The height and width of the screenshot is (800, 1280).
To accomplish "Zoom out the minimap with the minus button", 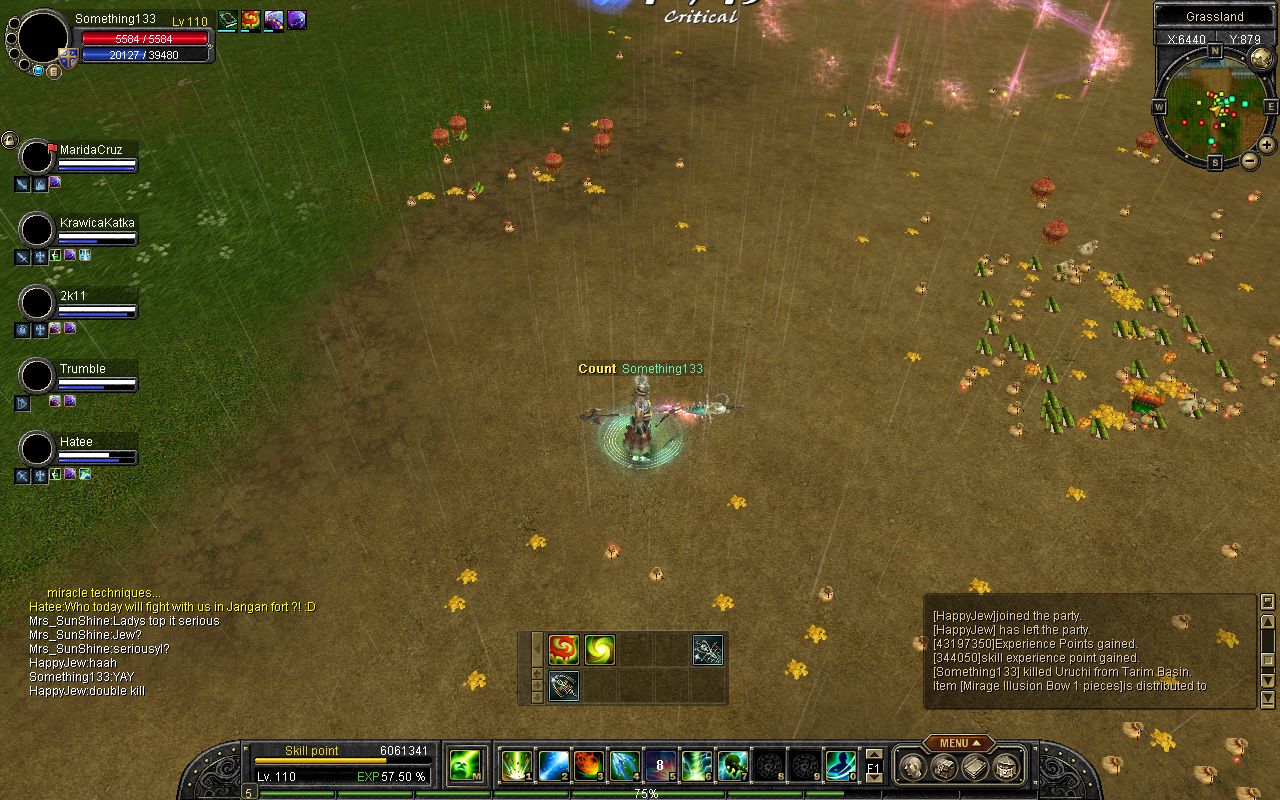I will pos(1250,161).
